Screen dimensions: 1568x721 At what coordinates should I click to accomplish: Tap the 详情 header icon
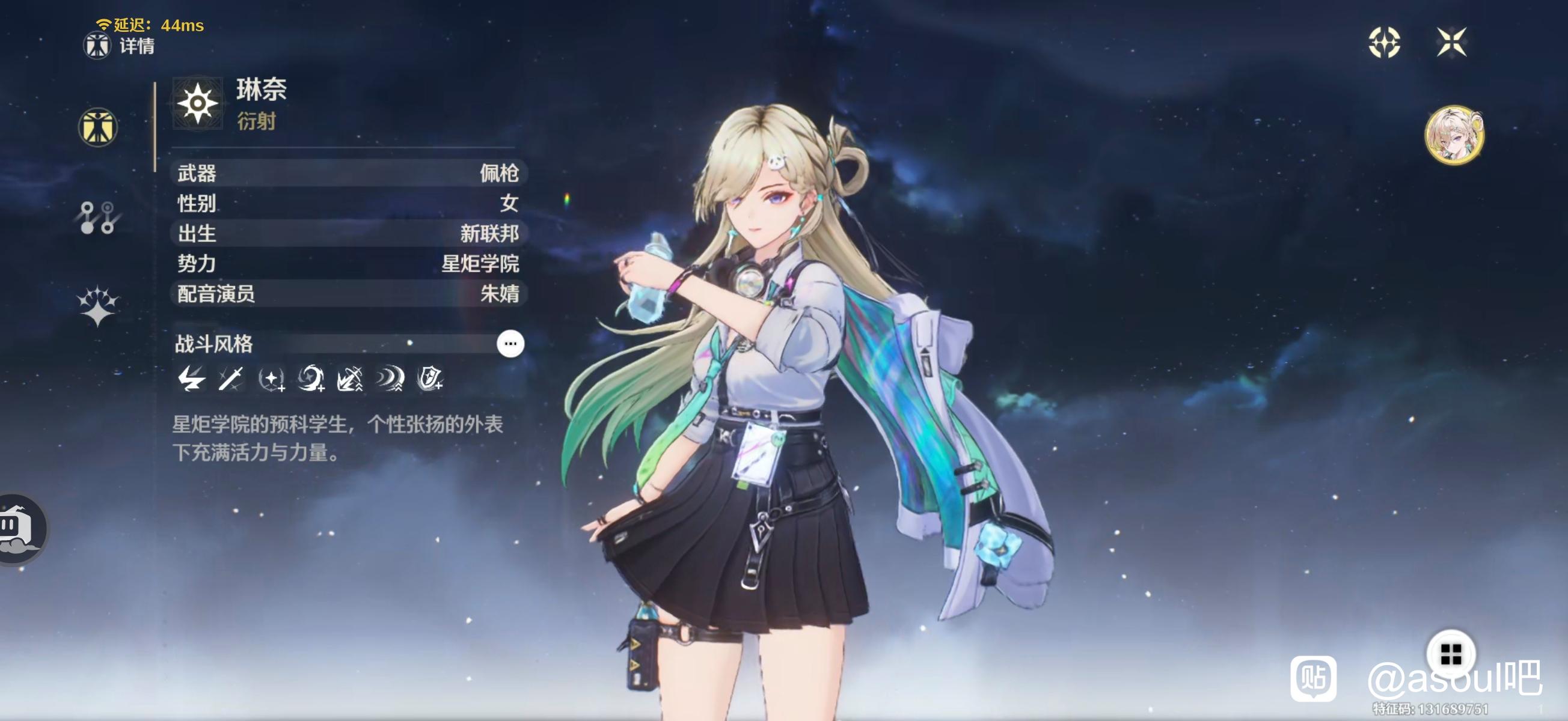click(97, 46)
